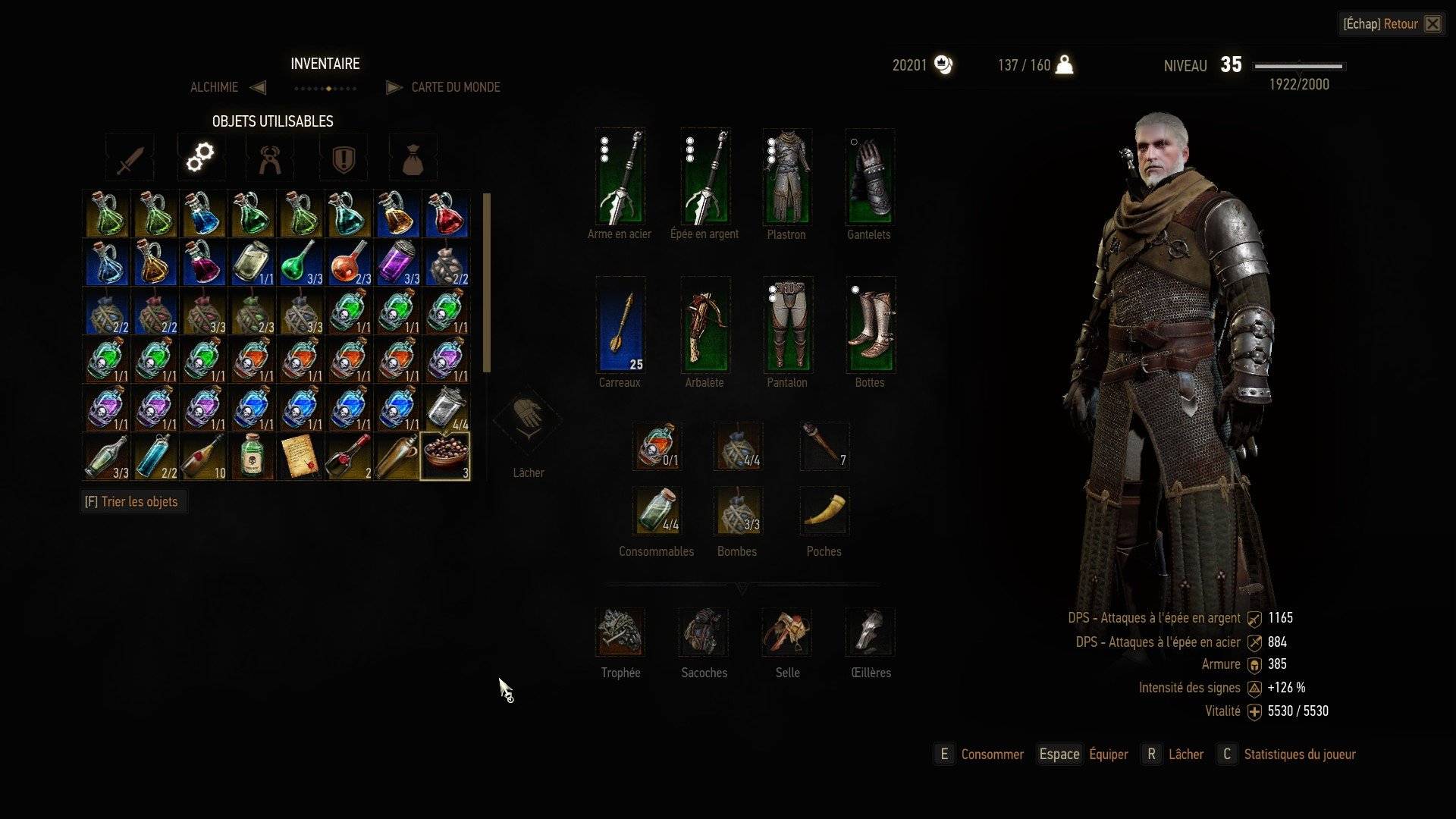The height and width of the screenshot is (819, 1456).
Task: Open the Trophée equipment slot
Action: coord(620,632)
